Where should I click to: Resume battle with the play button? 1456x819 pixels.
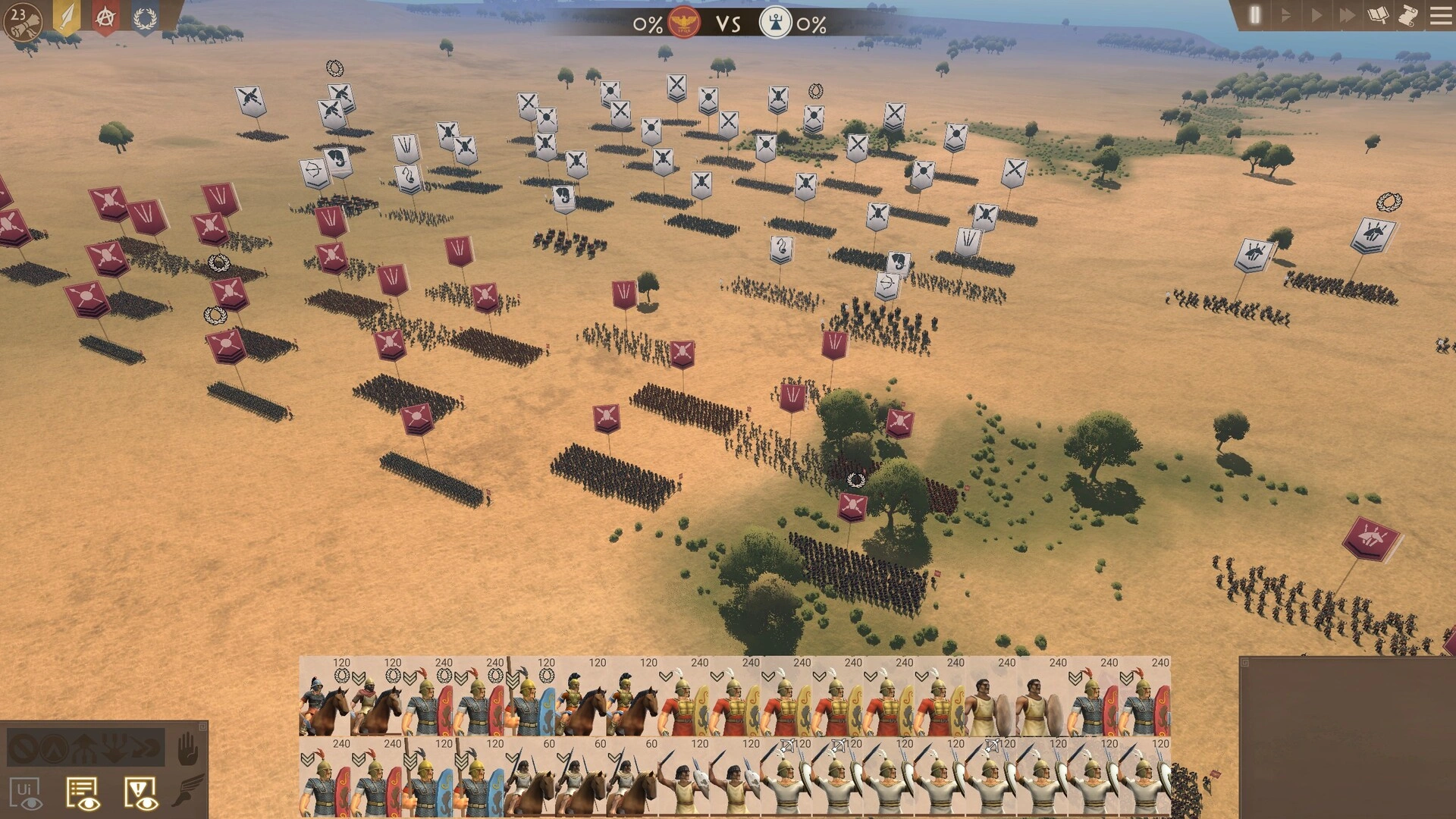coord(1316,14)
